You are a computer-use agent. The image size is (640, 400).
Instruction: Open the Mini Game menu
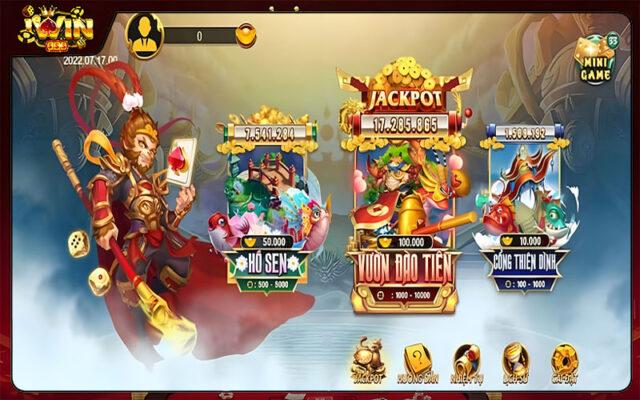597,60
